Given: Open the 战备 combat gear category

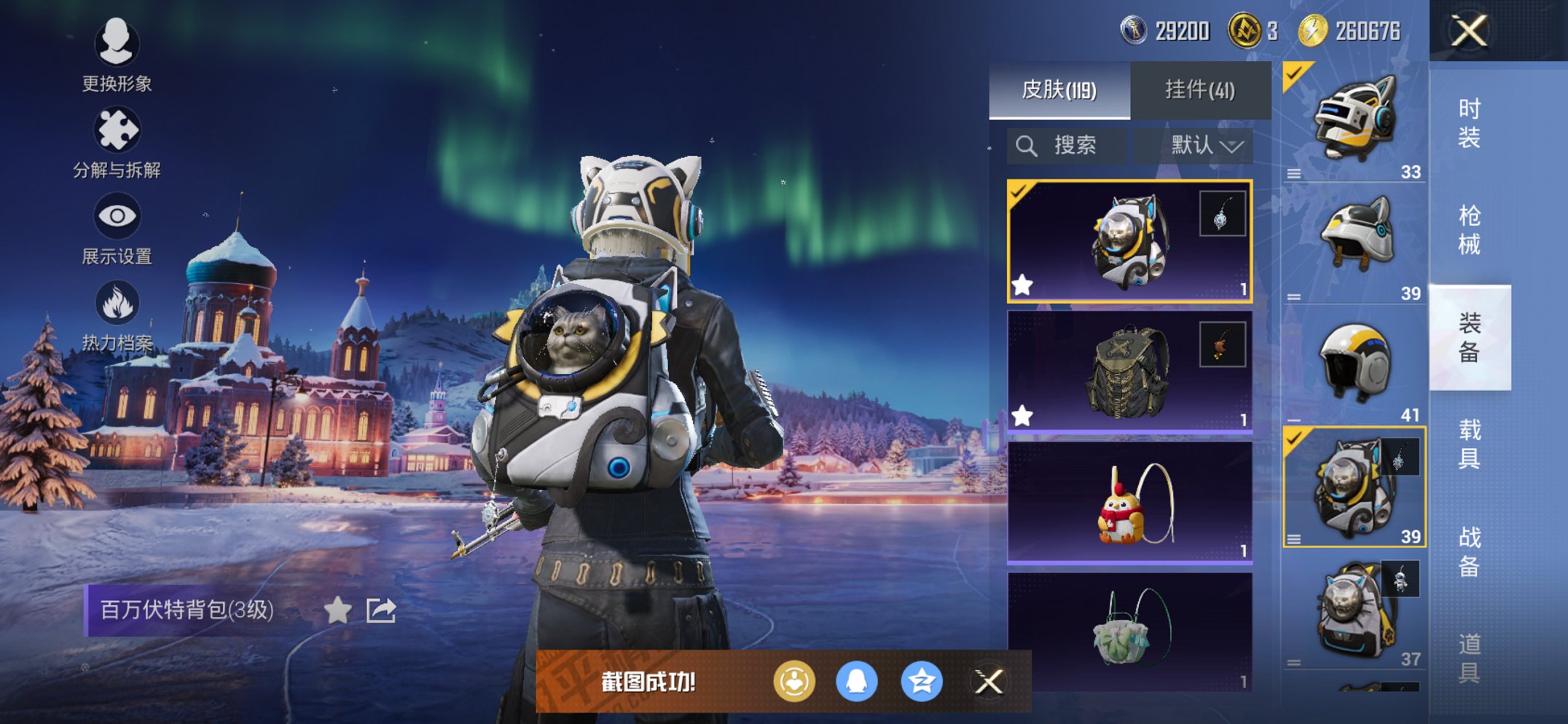Looking at the screenshot, I should pos(1469,551).
